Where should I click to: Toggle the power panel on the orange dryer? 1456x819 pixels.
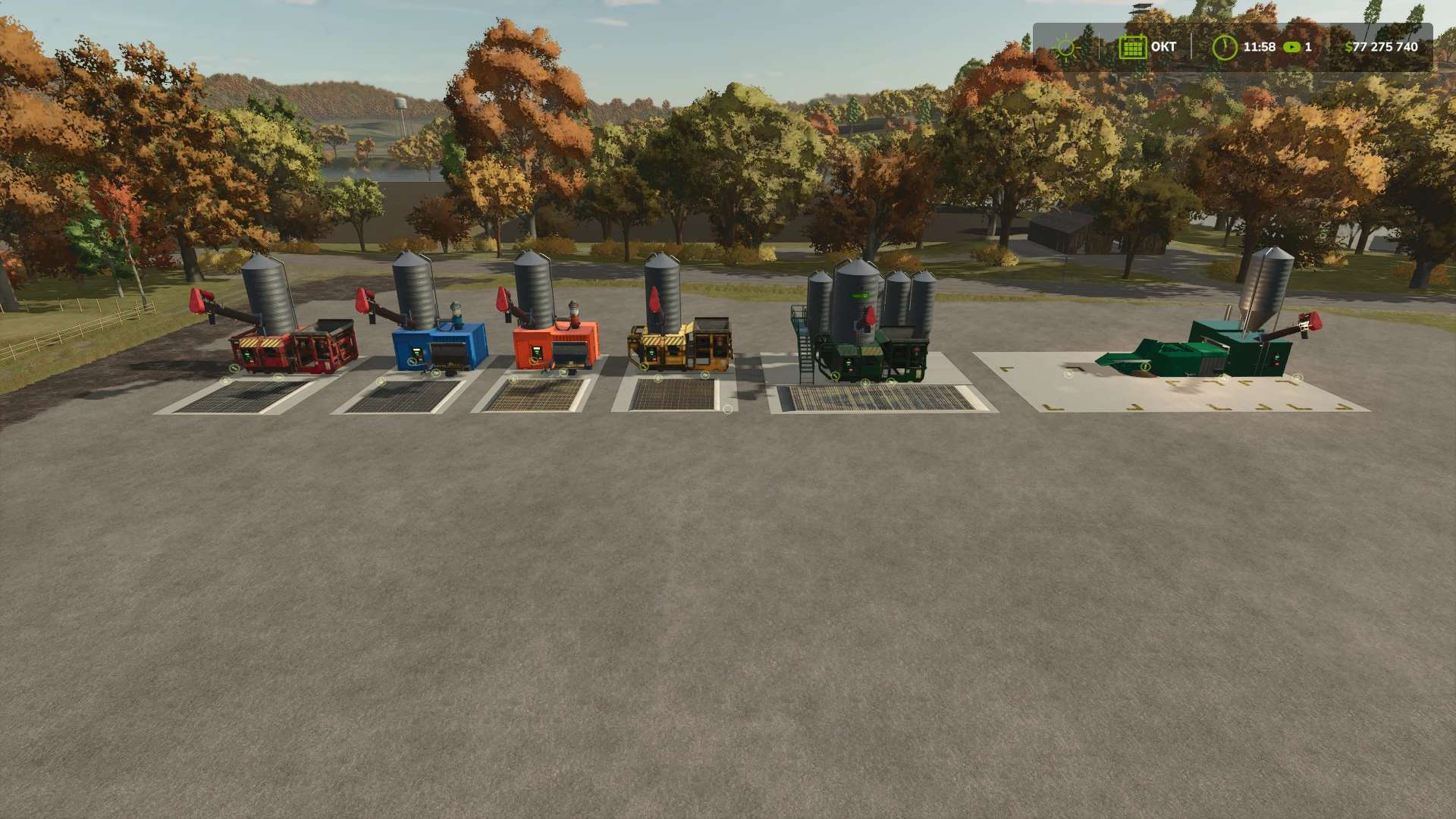537,350
